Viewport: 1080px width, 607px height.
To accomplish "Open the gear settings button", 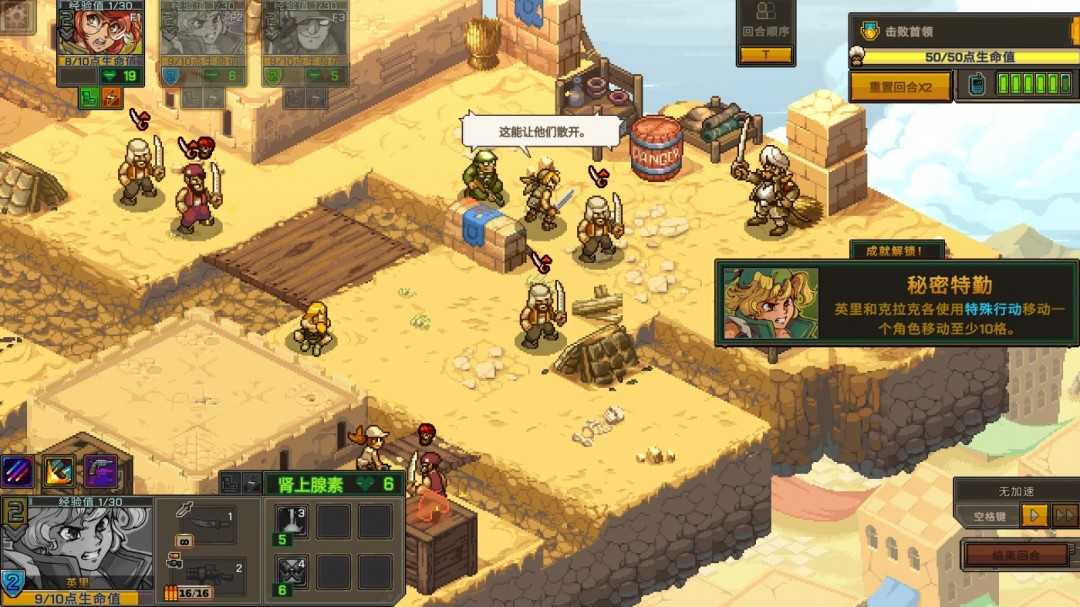I will tap(17, 15).
